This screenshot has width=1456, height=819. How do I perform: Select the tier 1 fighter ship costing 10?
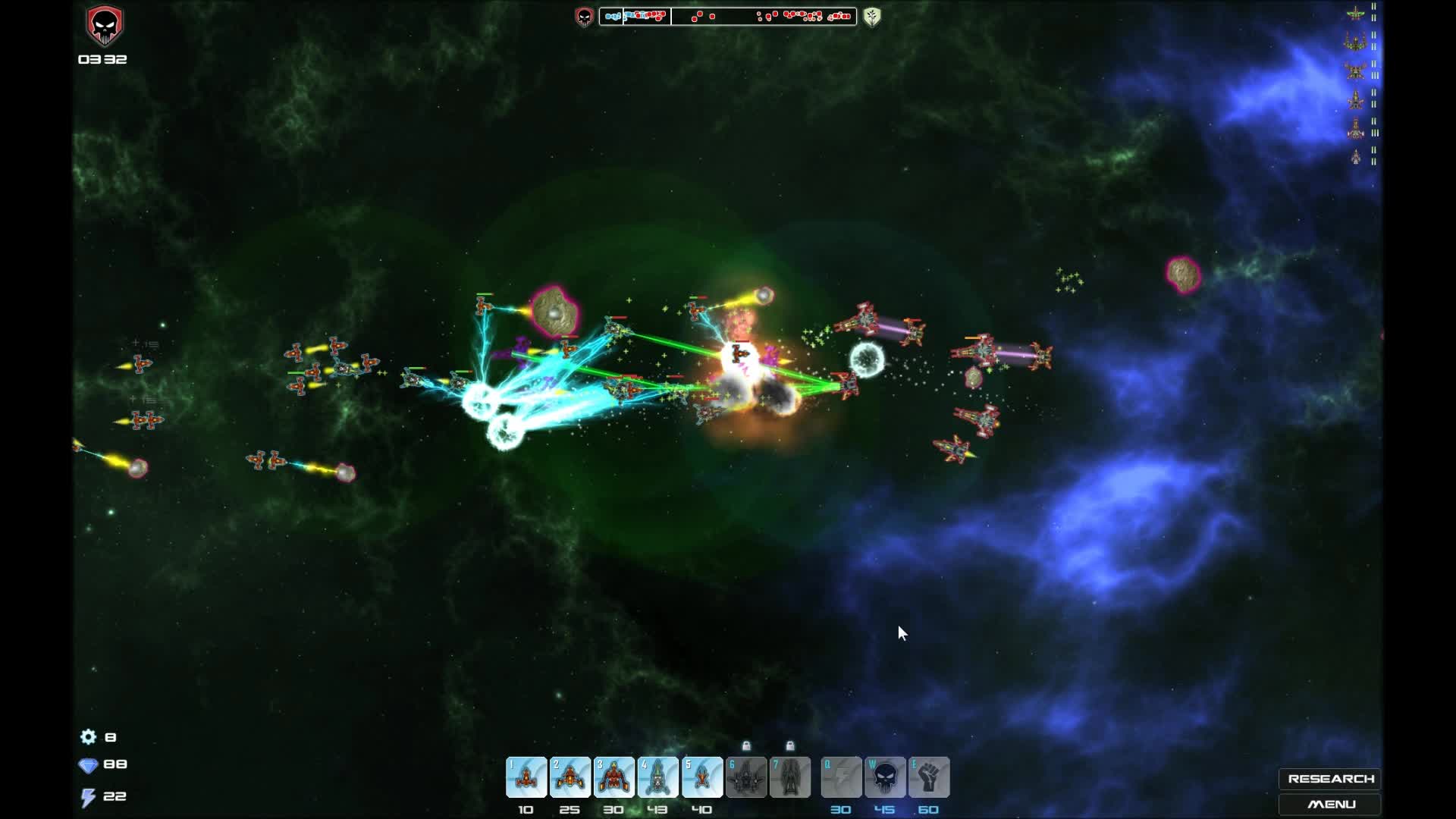point(526,777)
